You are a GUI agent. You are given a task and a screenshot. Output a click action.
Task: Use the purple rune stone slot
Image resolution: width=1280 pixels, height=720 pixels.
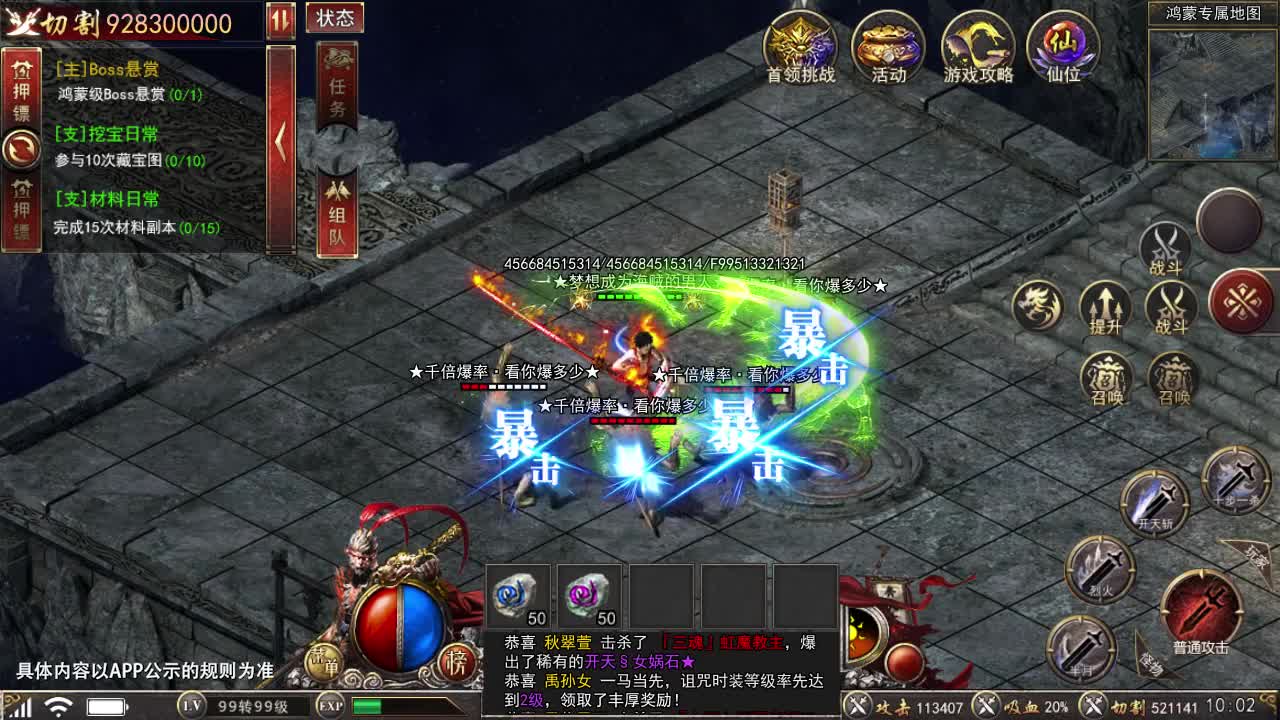point(590,597)
